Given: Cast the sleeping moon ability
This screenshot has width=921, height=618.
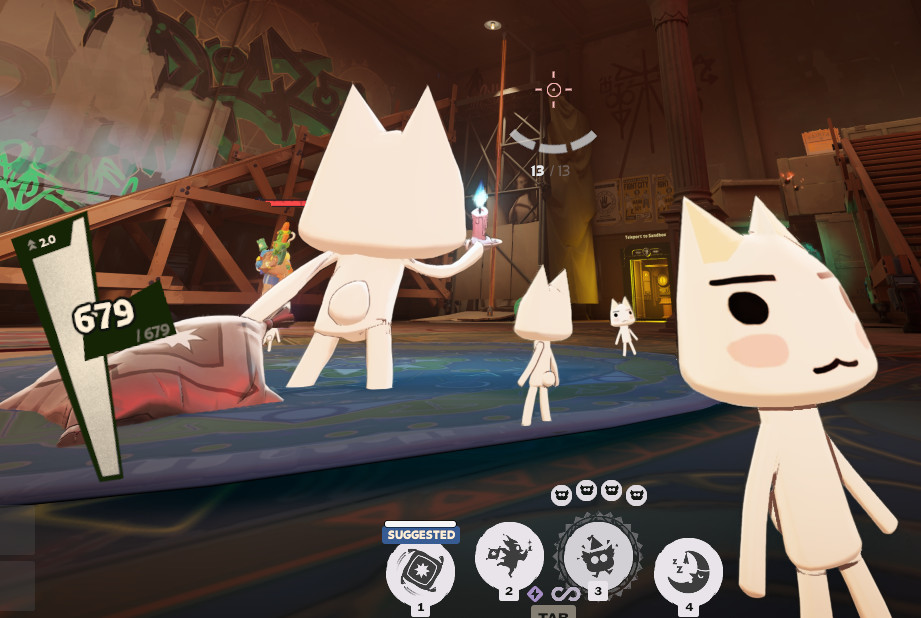Looking at the screenshot, I should pos(688,571).
